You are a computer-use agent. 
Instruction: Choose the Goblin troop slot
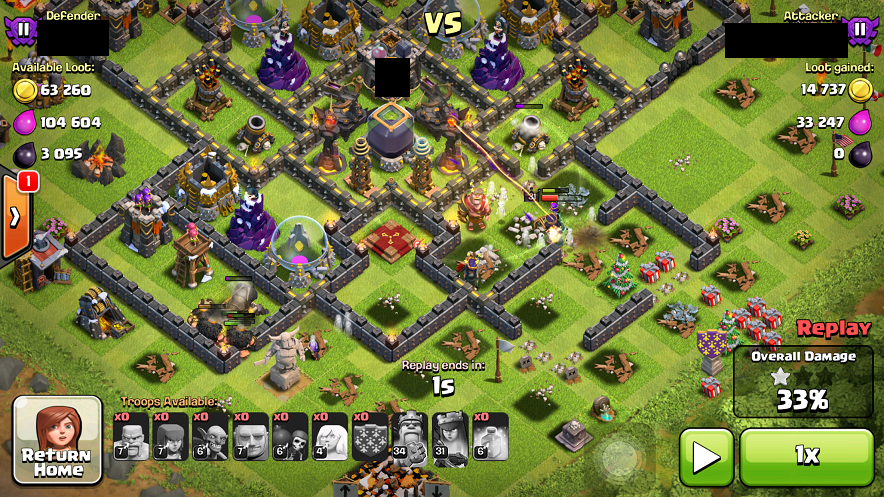211,437
